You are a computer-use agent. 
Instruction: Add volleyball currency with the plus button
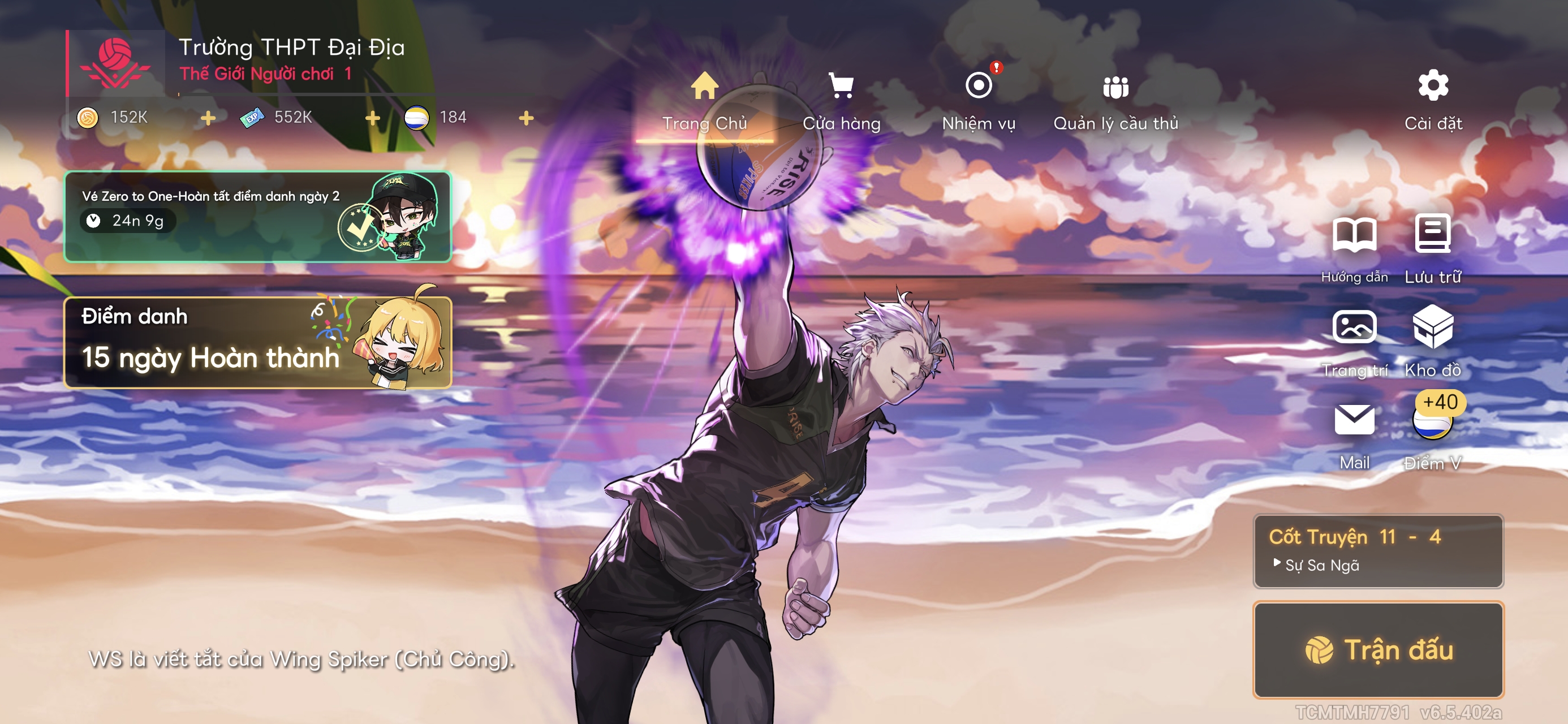pos(527,118)
